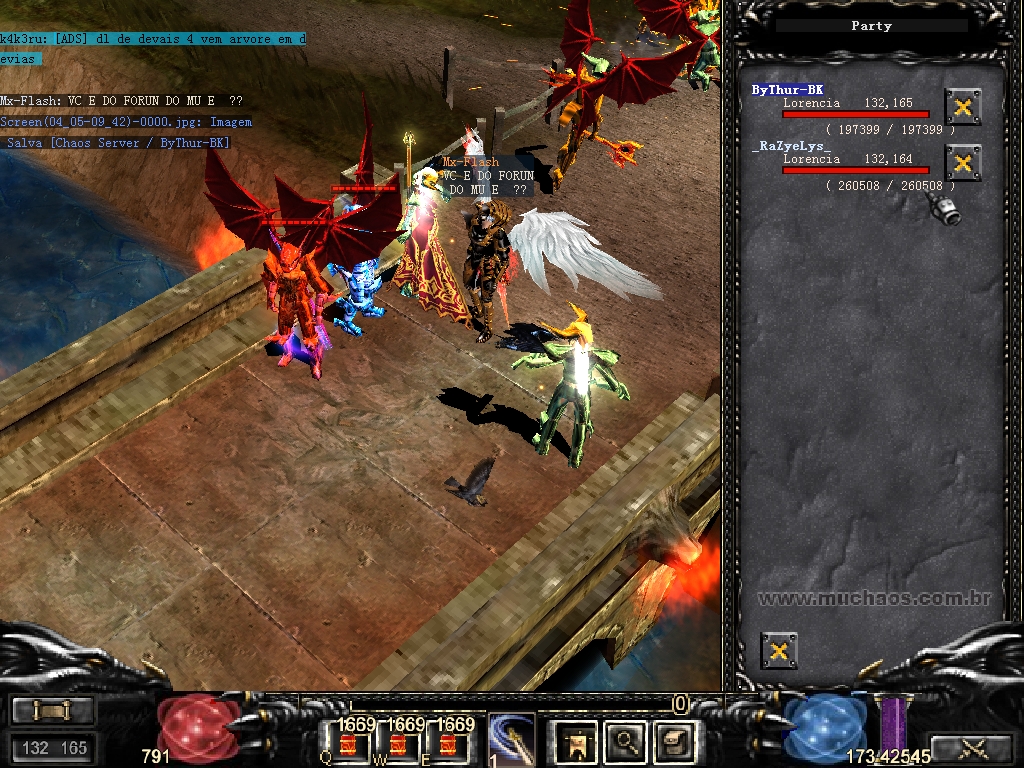Remove ByThur-BK from the party

click(x=962, y=106)
